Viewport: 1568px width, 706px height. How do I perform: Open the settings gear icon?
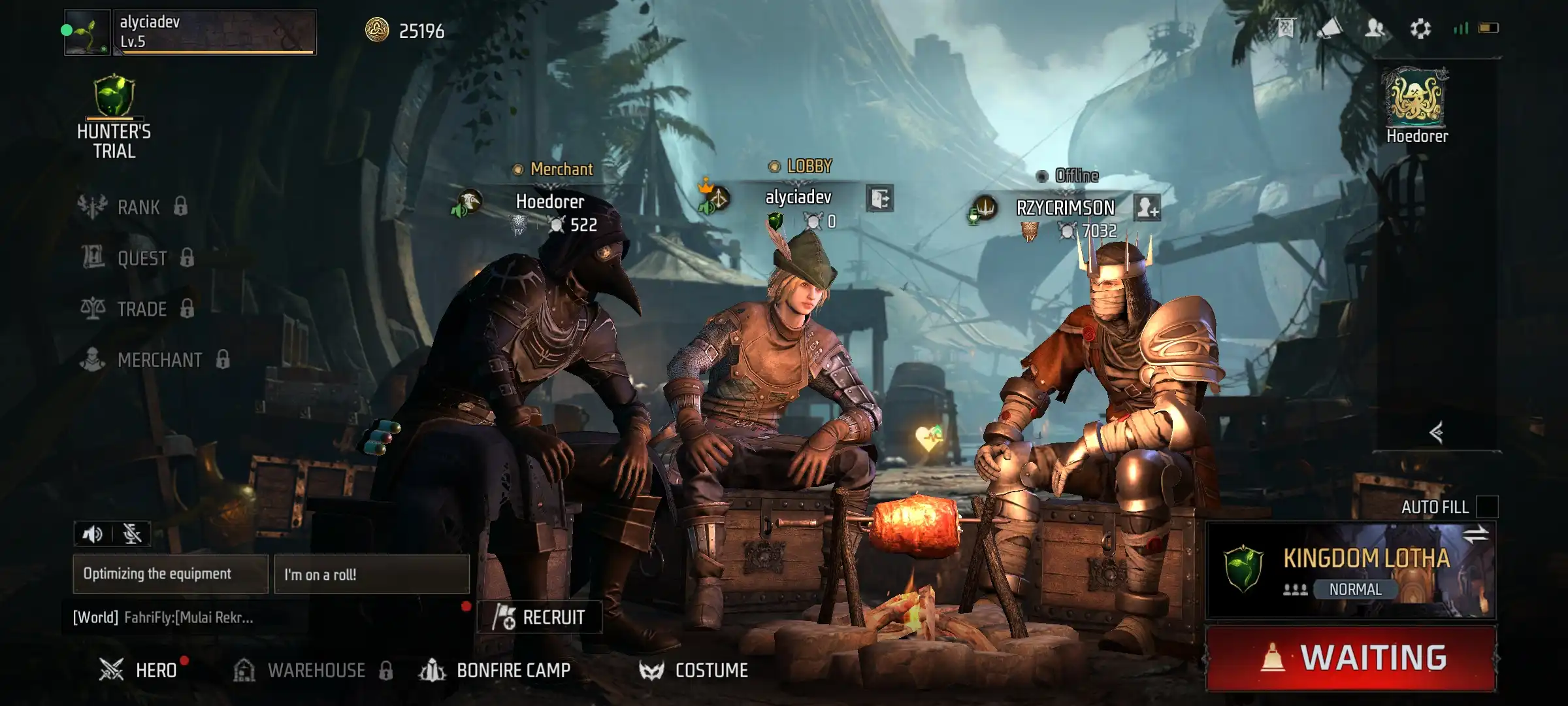(x=1420, y=28)
